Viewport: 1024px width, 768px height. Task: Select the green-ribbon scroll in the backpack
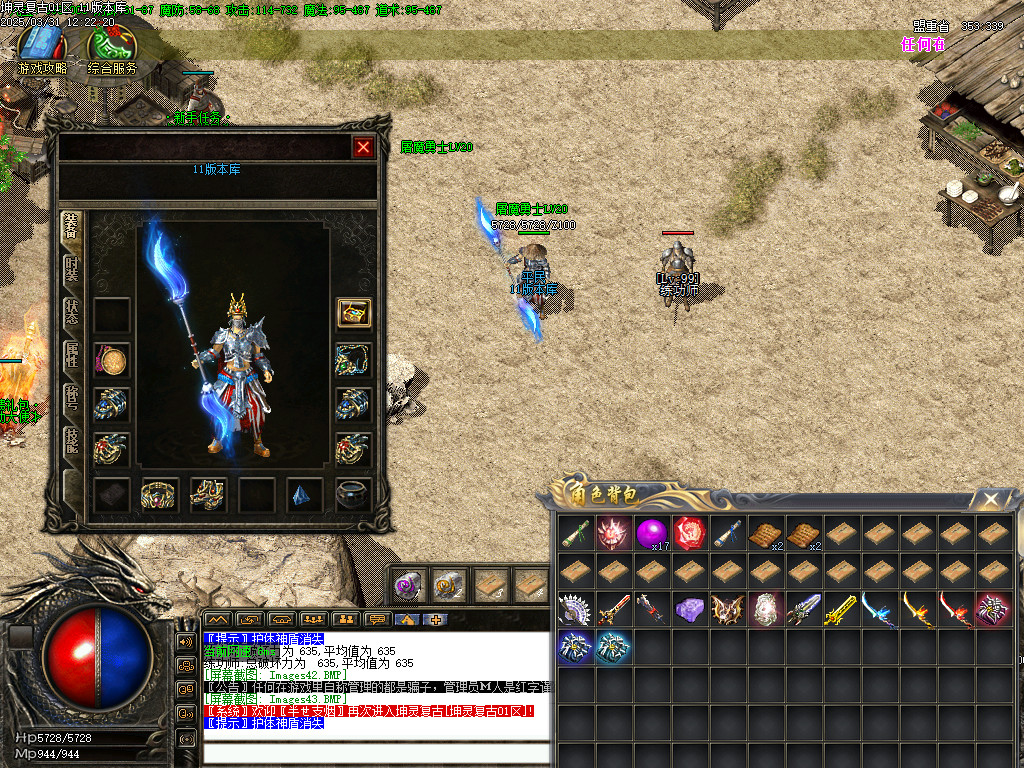pos(575,533)
